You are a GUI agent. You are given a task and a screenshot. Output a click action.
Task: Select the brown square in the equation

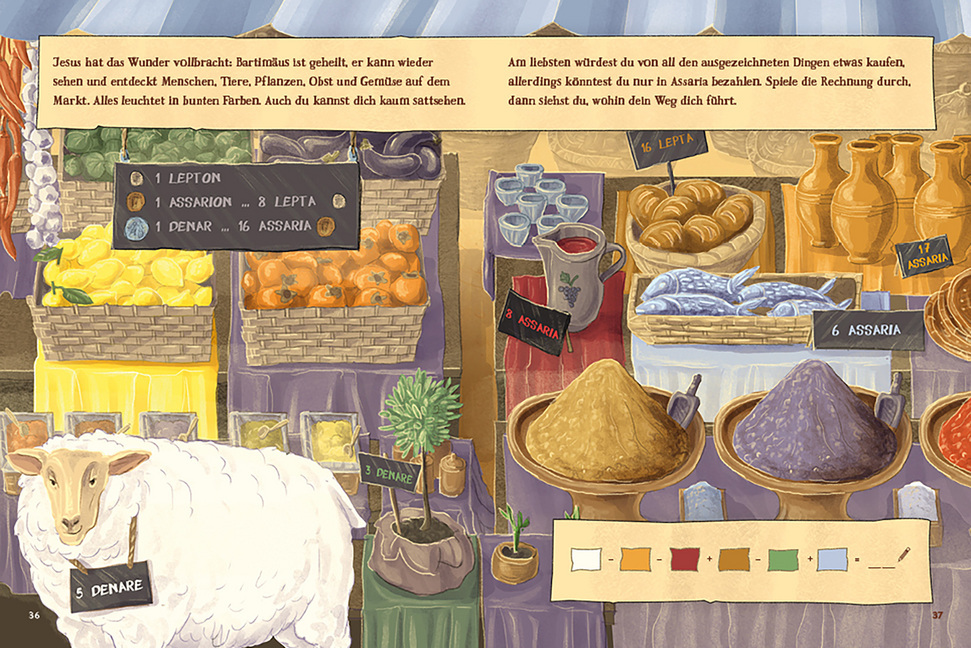(x=734, y=559)
